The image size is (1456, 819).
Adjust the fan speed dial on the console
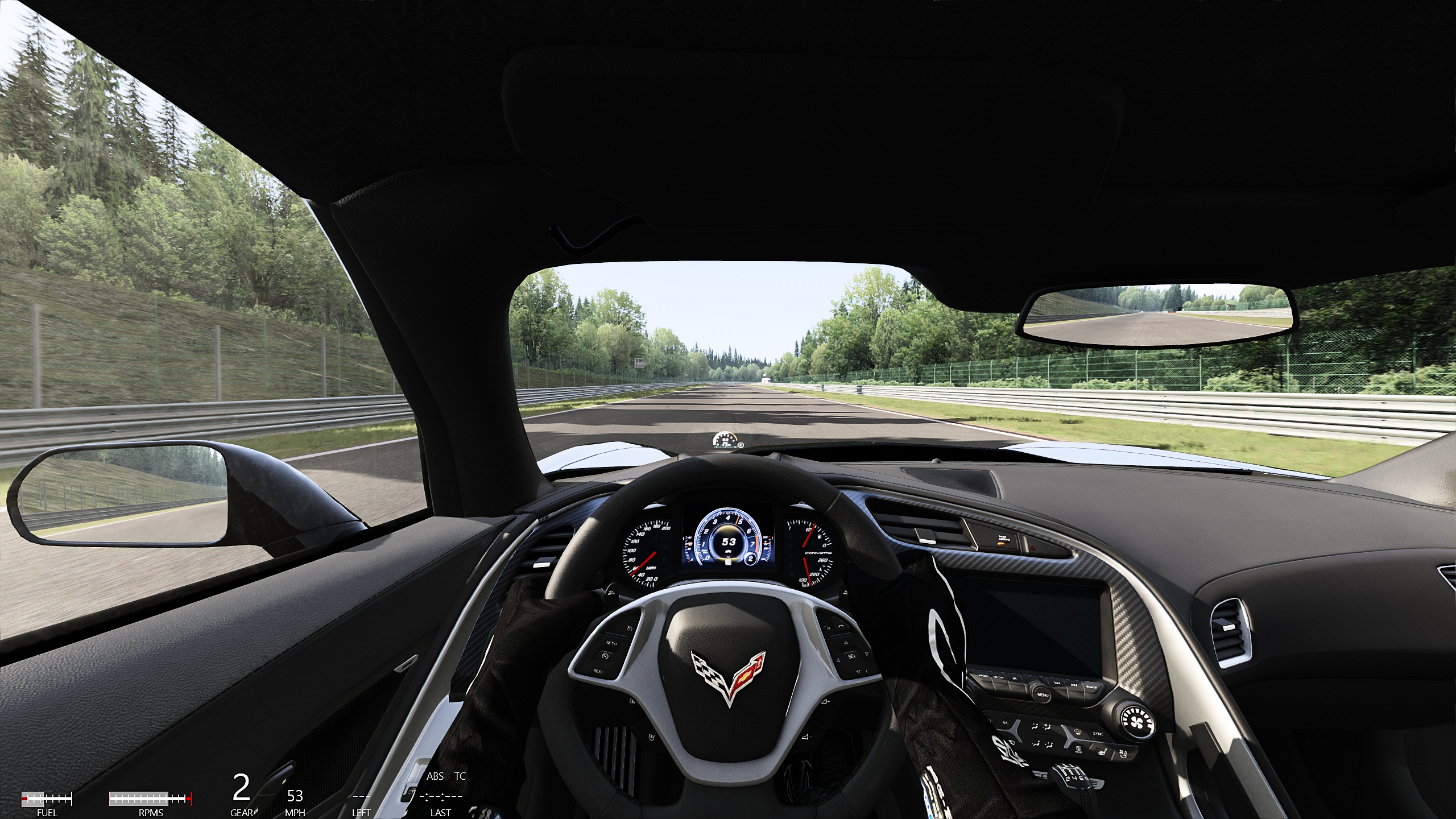coord(1136,723)
